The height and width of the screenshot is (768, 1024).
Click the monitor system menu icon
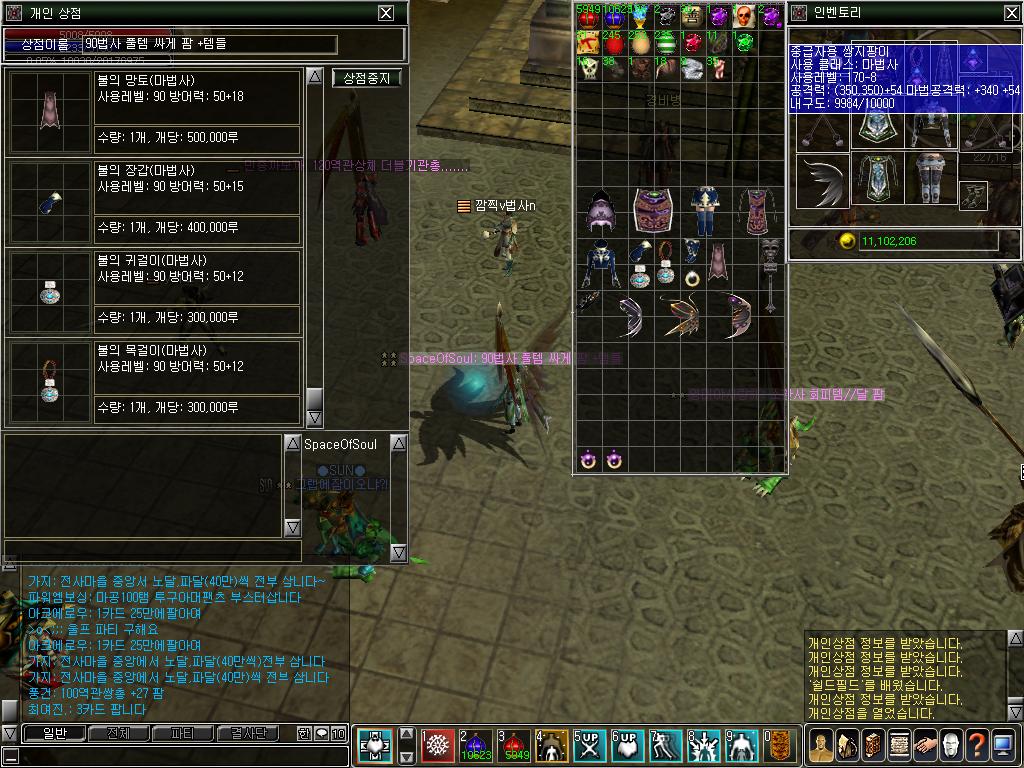point(1003,745)
